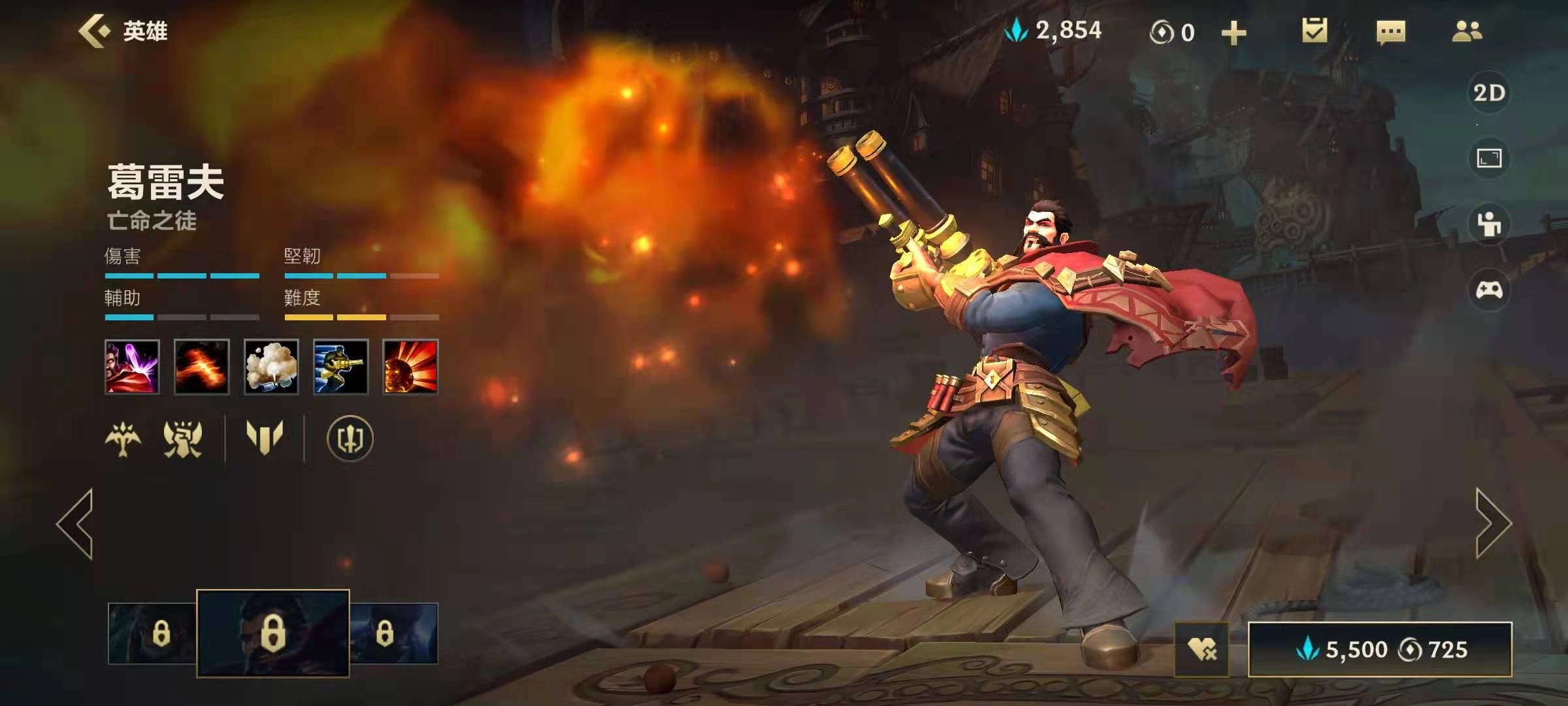The width and height of the screenshot is (1568, 706).
Task: Try the champion with the gamepad icon
Action: click(1489, 290)
